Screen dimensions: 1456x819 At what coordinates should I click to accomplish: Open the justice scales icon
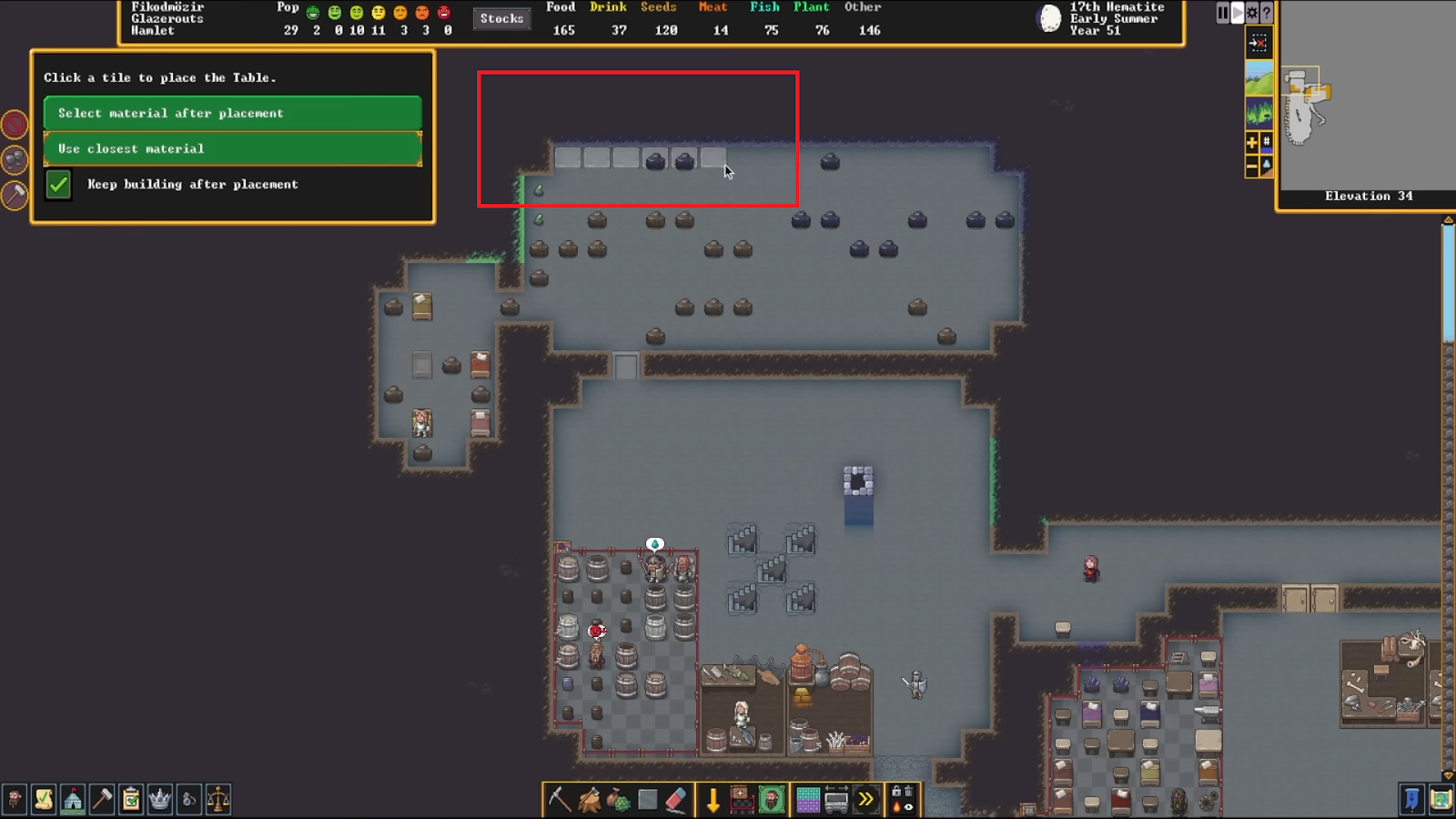click(218, 800)
